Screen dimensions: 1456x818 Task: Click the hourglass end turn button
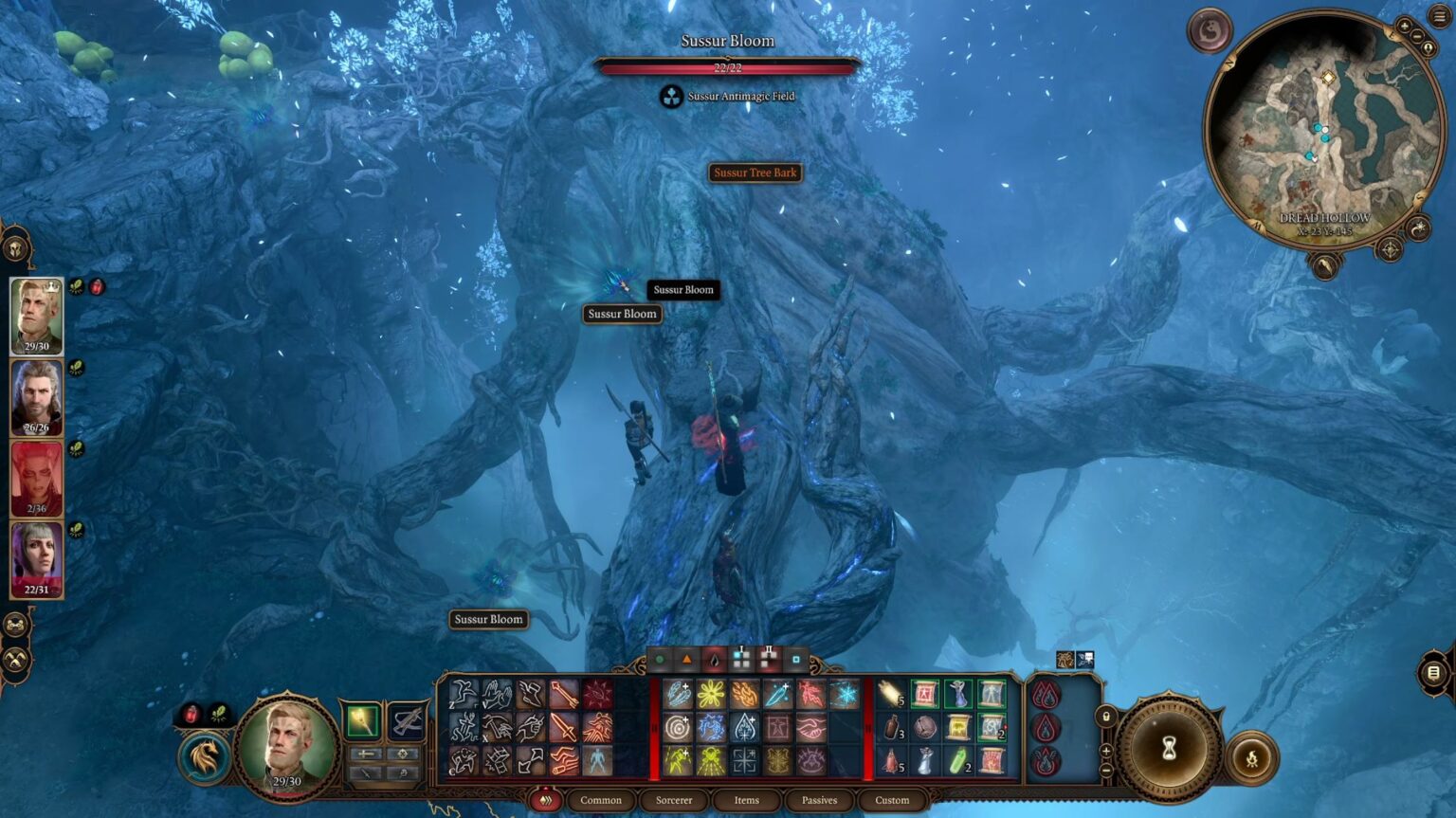(1169, 749)
